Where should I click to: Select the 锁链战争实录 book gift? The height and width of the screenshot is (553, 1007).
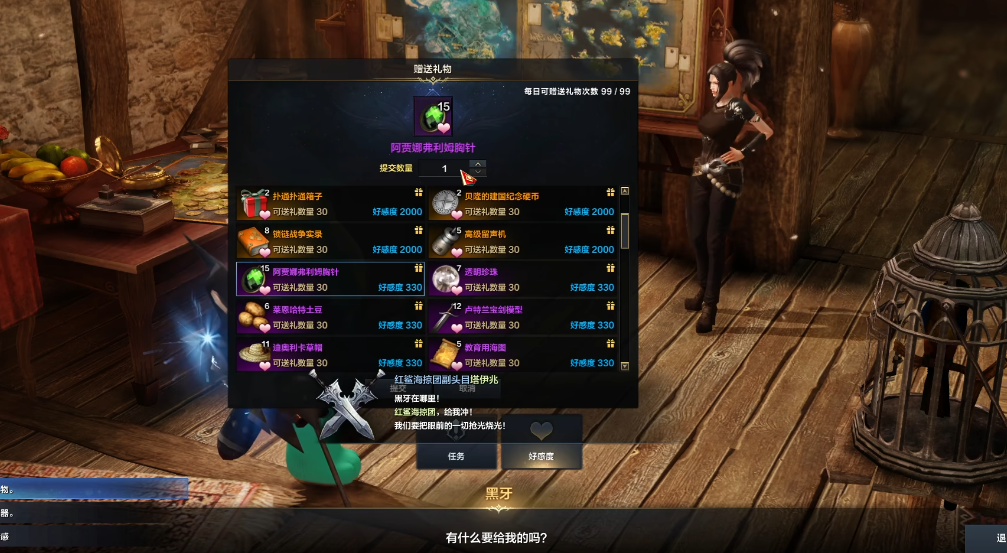(x=330, y=241)
